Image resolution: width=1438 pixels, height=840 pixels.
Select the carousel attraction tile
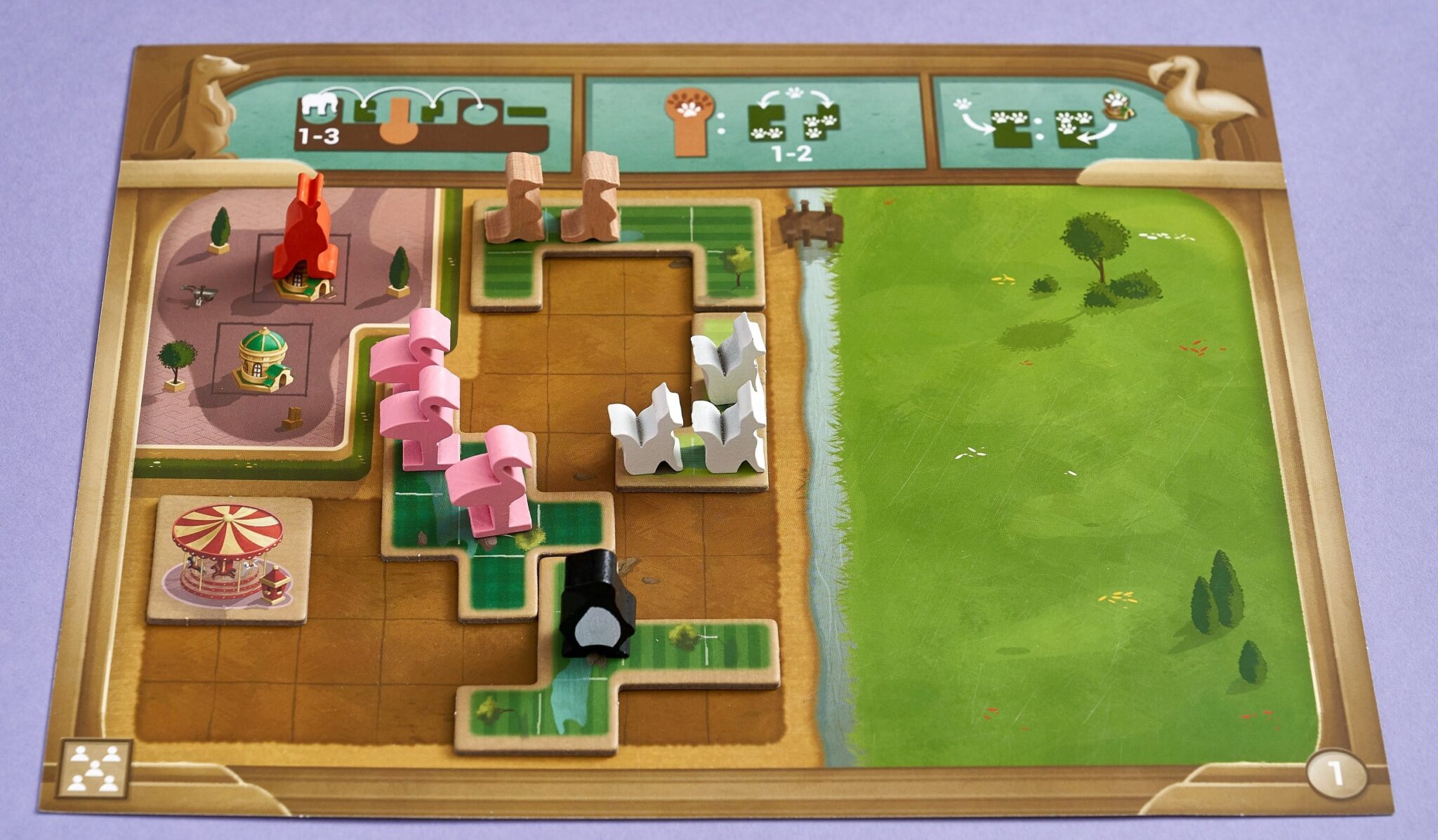[x=228, y=559]
